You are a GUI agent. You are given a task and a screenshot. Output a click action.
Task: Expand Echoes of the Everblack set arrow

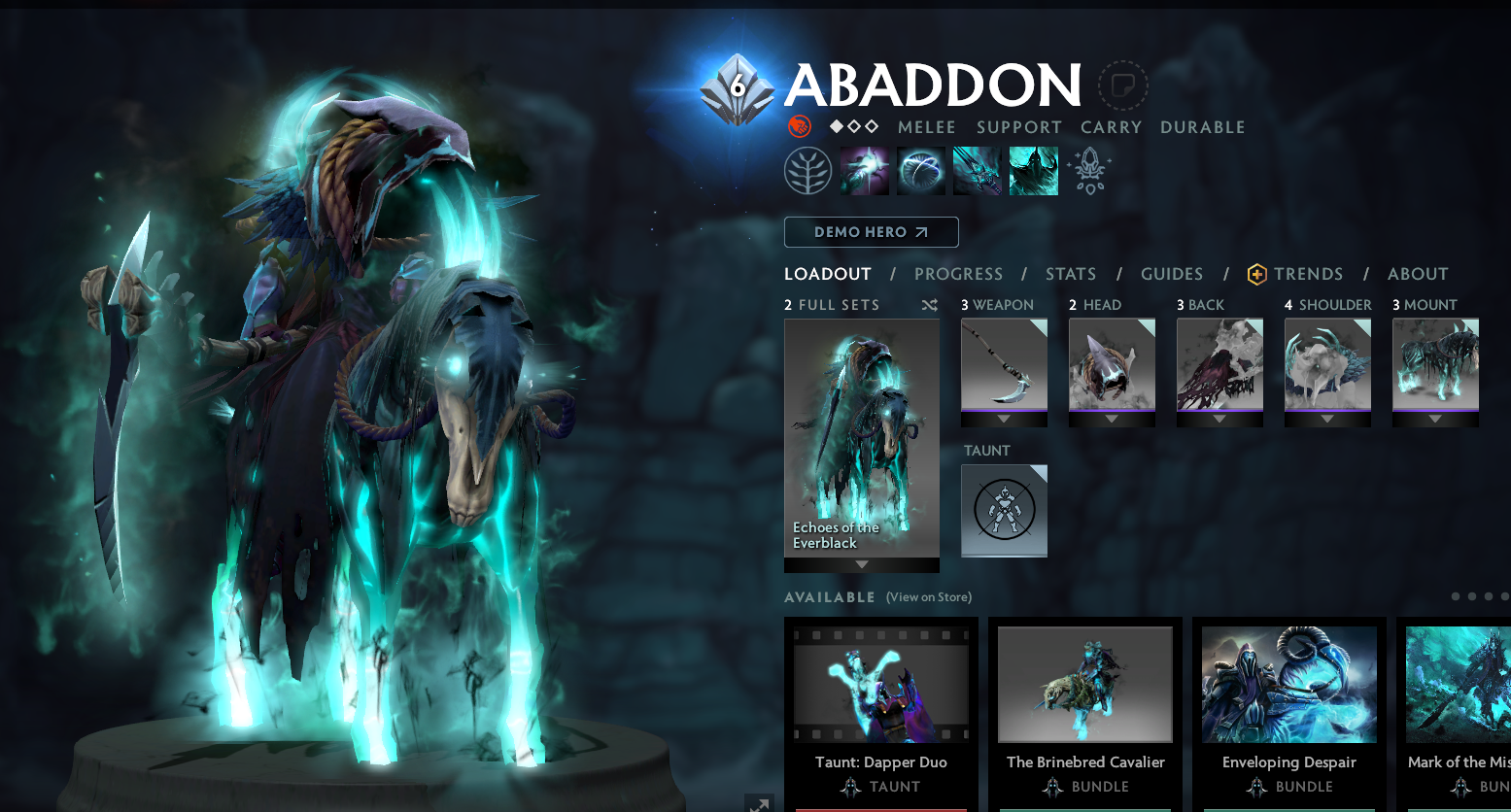click(861, 565)
